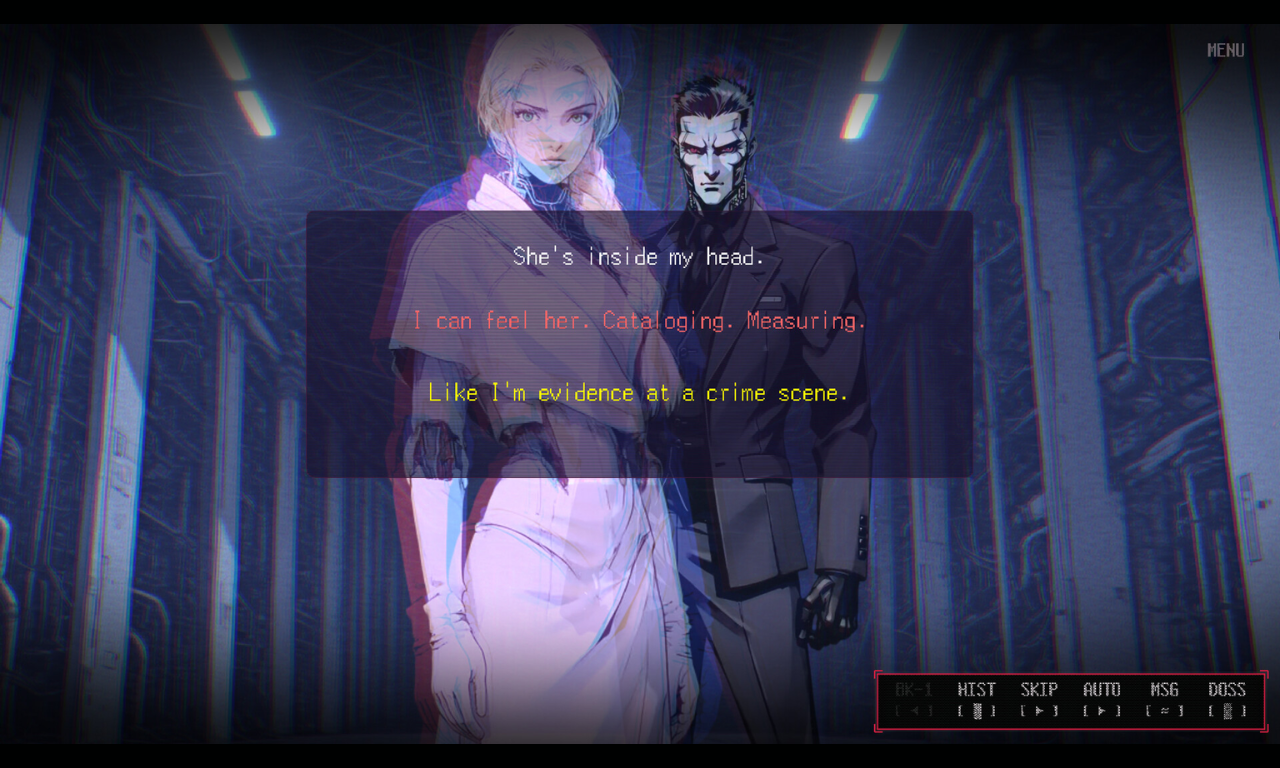1280x768 pixels.
Task: Activate the SKIP button
Action: (x=1039, y=699)
